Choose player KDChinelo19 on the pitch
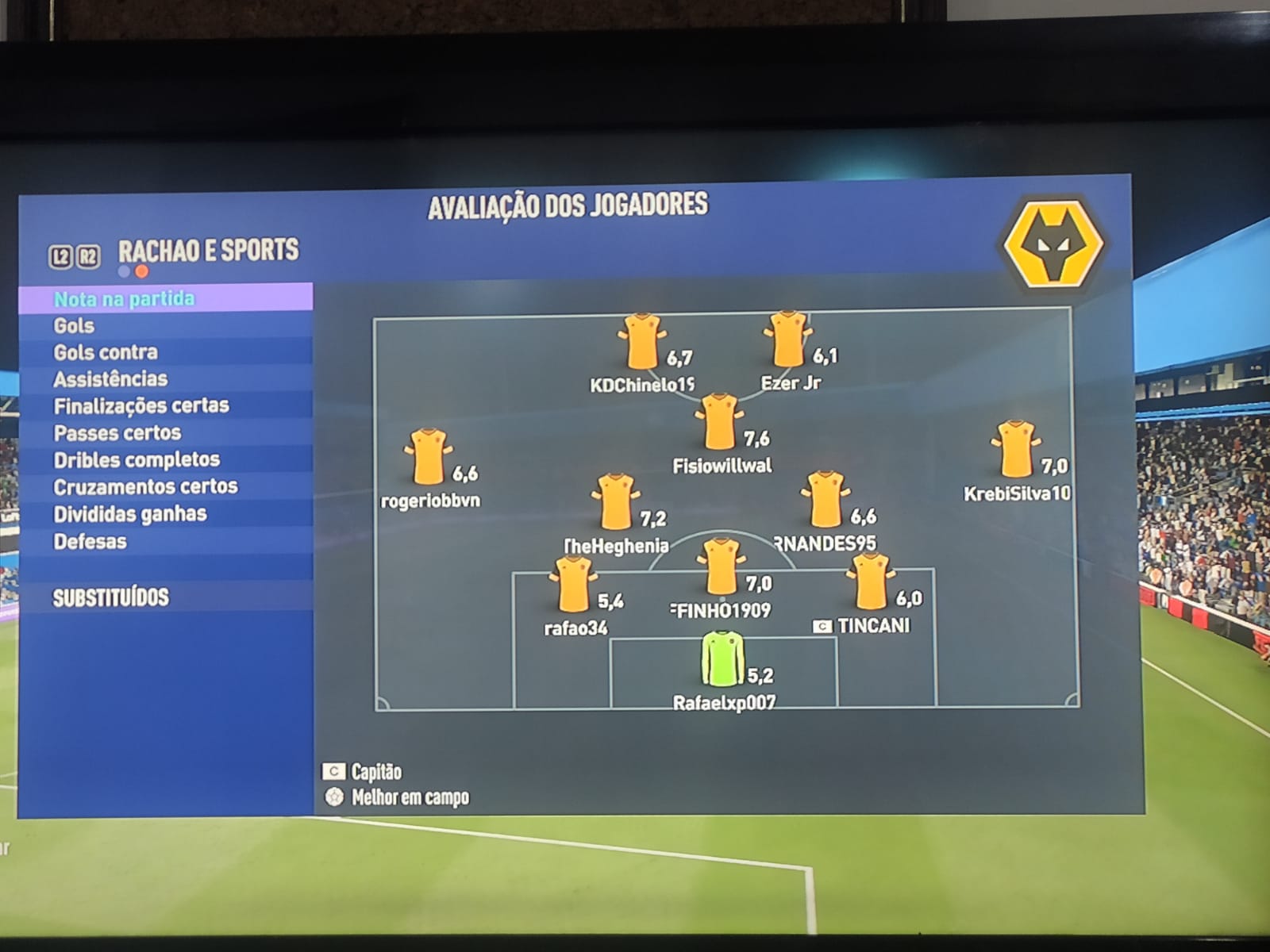1270x952 pixels. tap(641, 342)
